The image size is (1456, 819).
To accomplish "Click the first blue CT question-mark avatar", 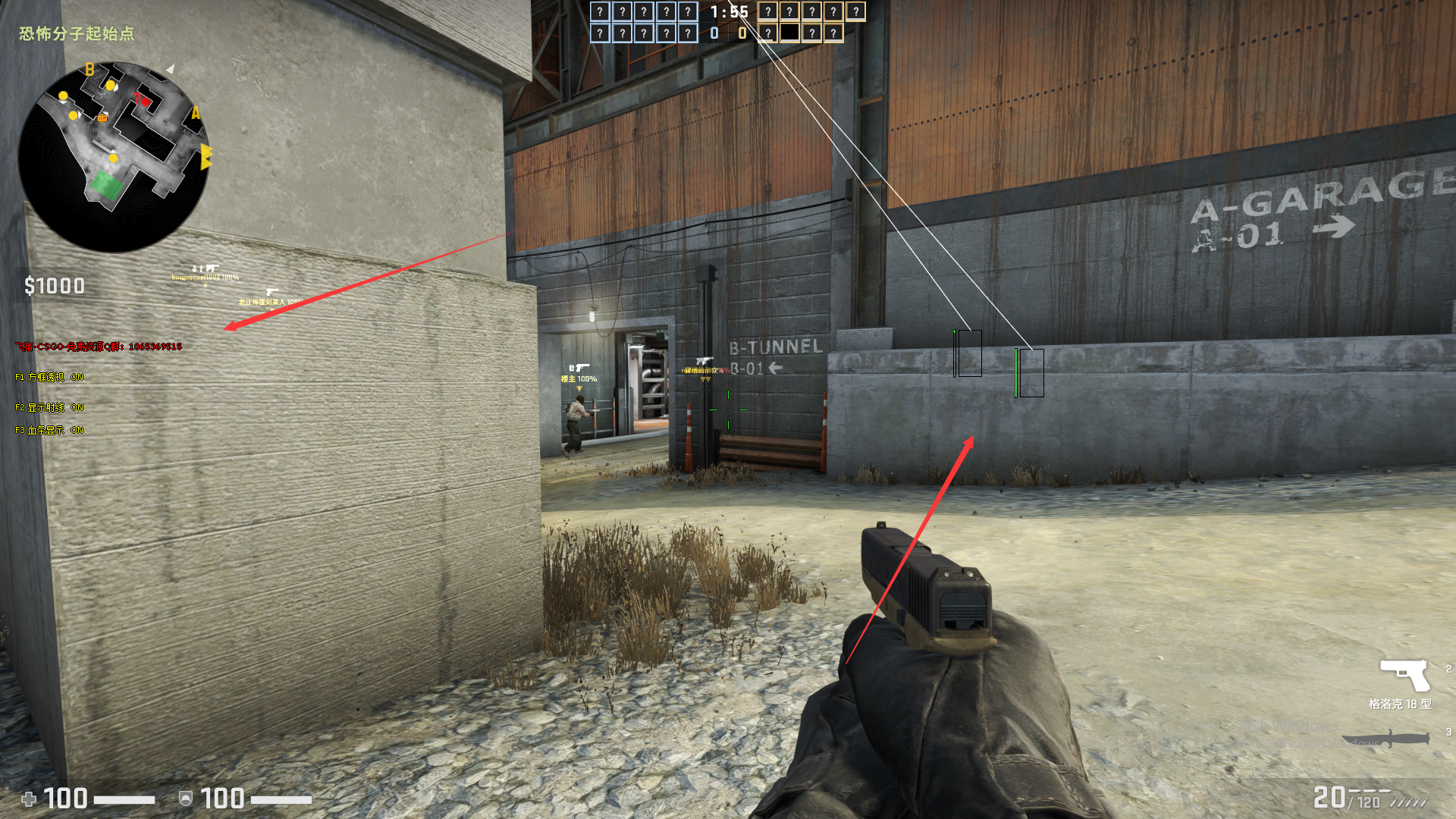I will (x=601, y=12).
